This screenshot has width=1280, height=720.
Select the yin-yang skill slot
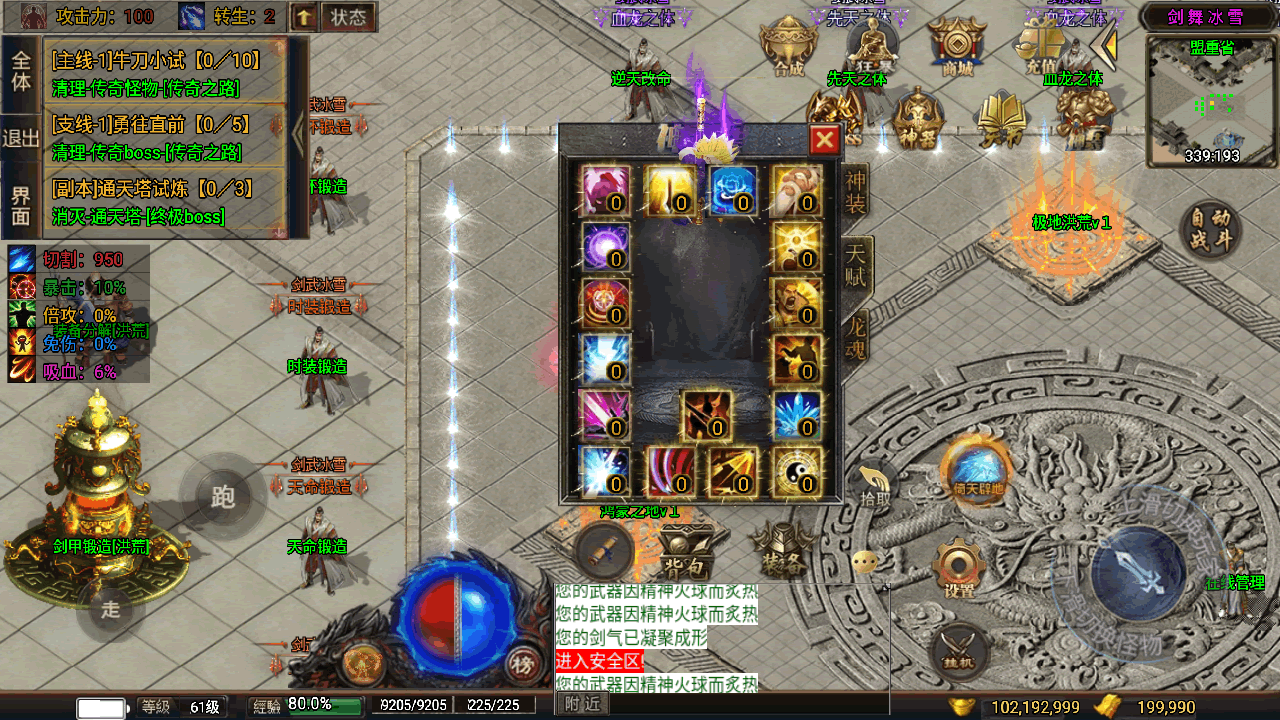coord(796,471)
